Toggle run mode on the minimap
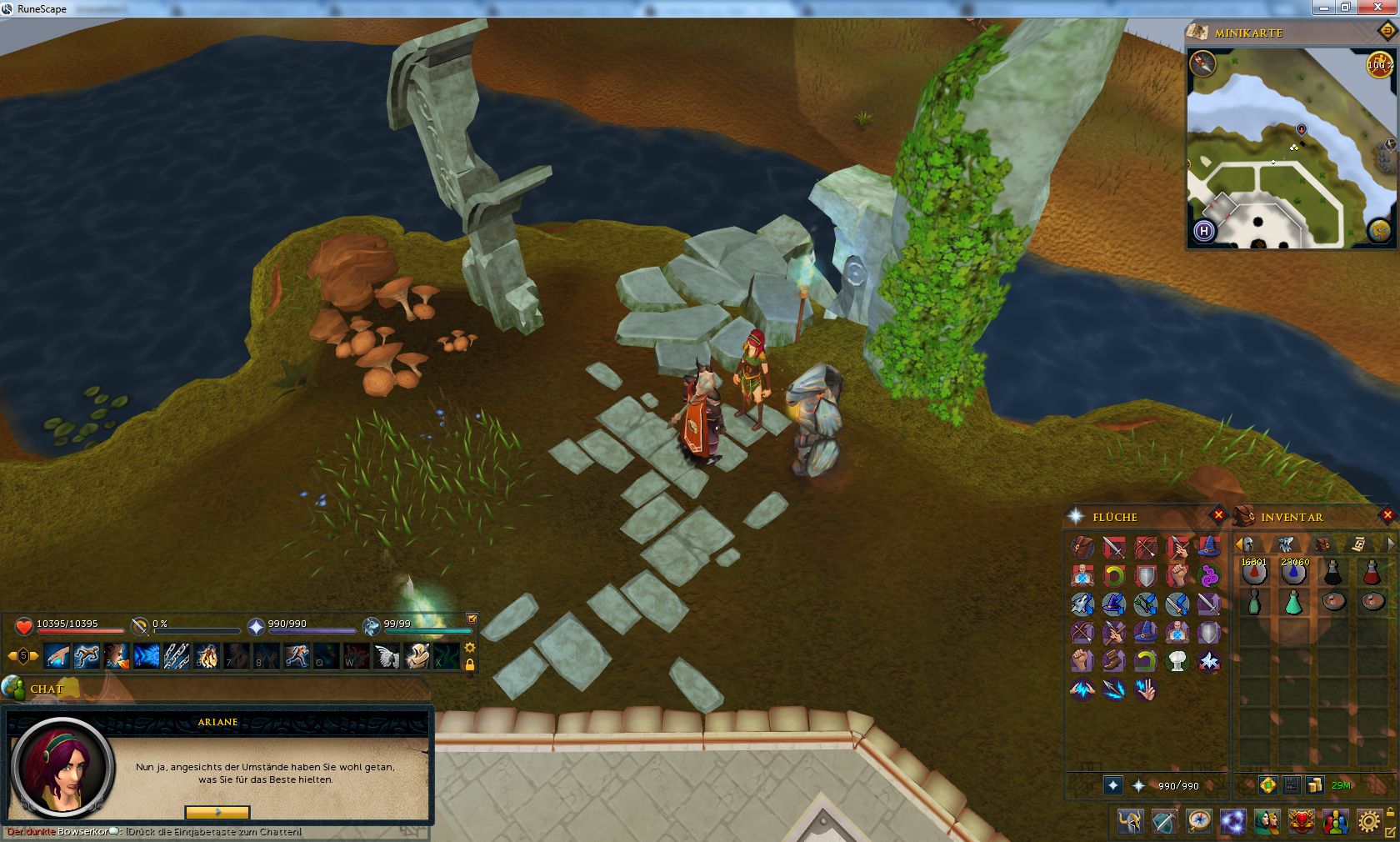The width and height of the screenshot is (1400, 842). [x=1379, y=64]
